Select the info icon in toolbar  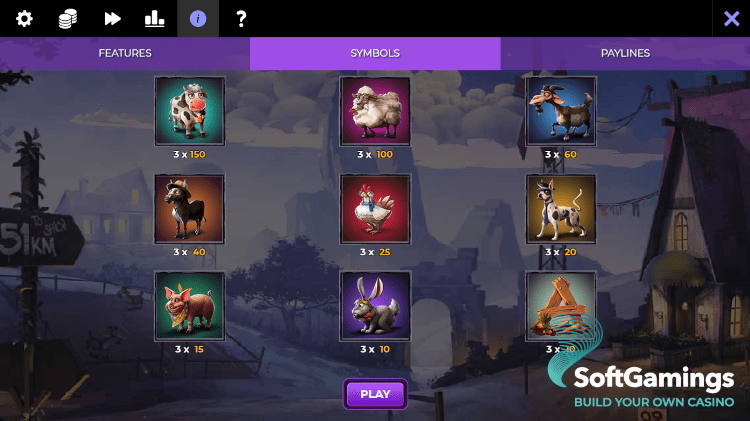pyautogui.click(x=198, y=18)
